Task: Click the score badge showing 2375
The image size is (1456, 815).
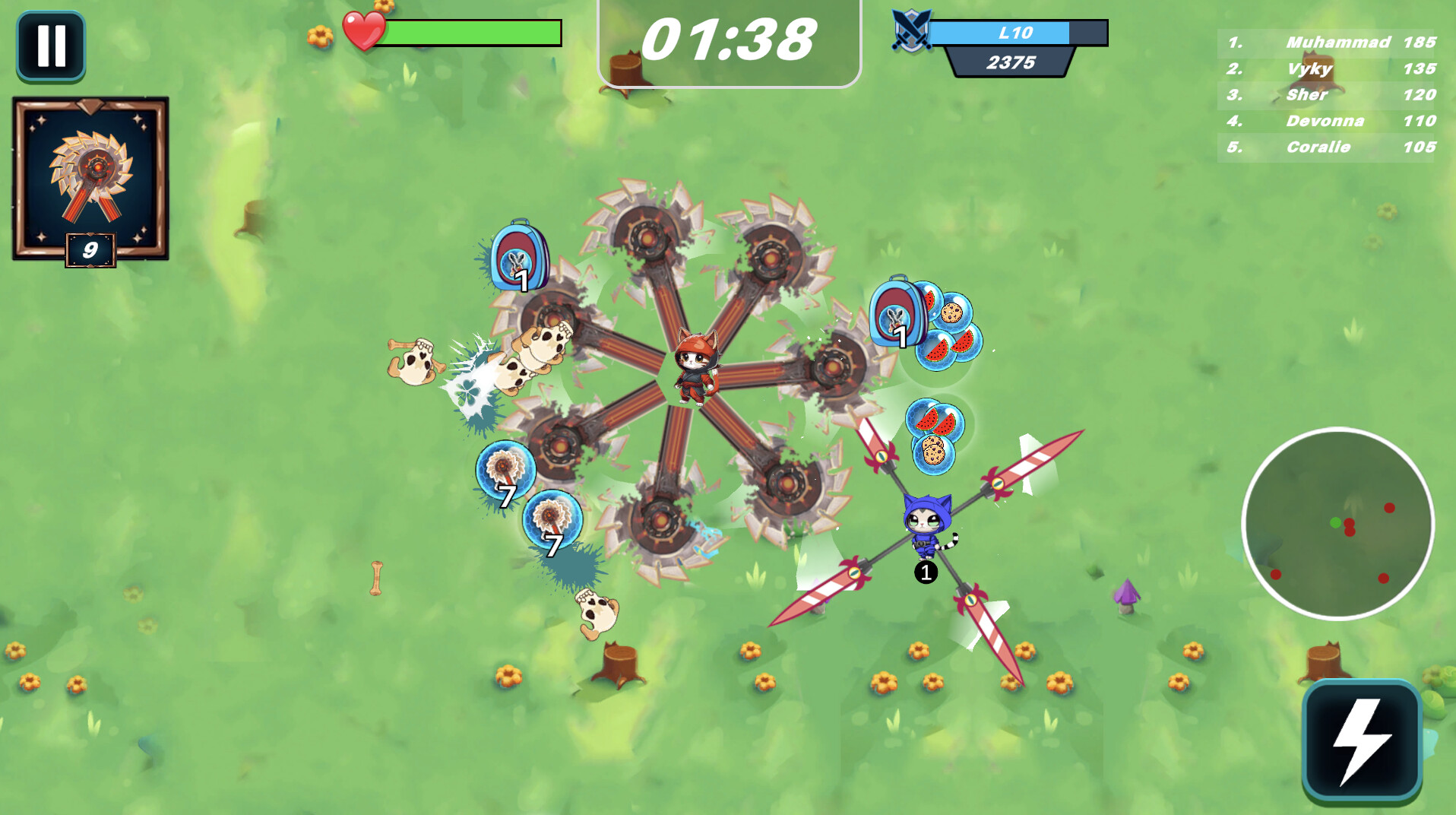Action: (x=1011, y=64)
